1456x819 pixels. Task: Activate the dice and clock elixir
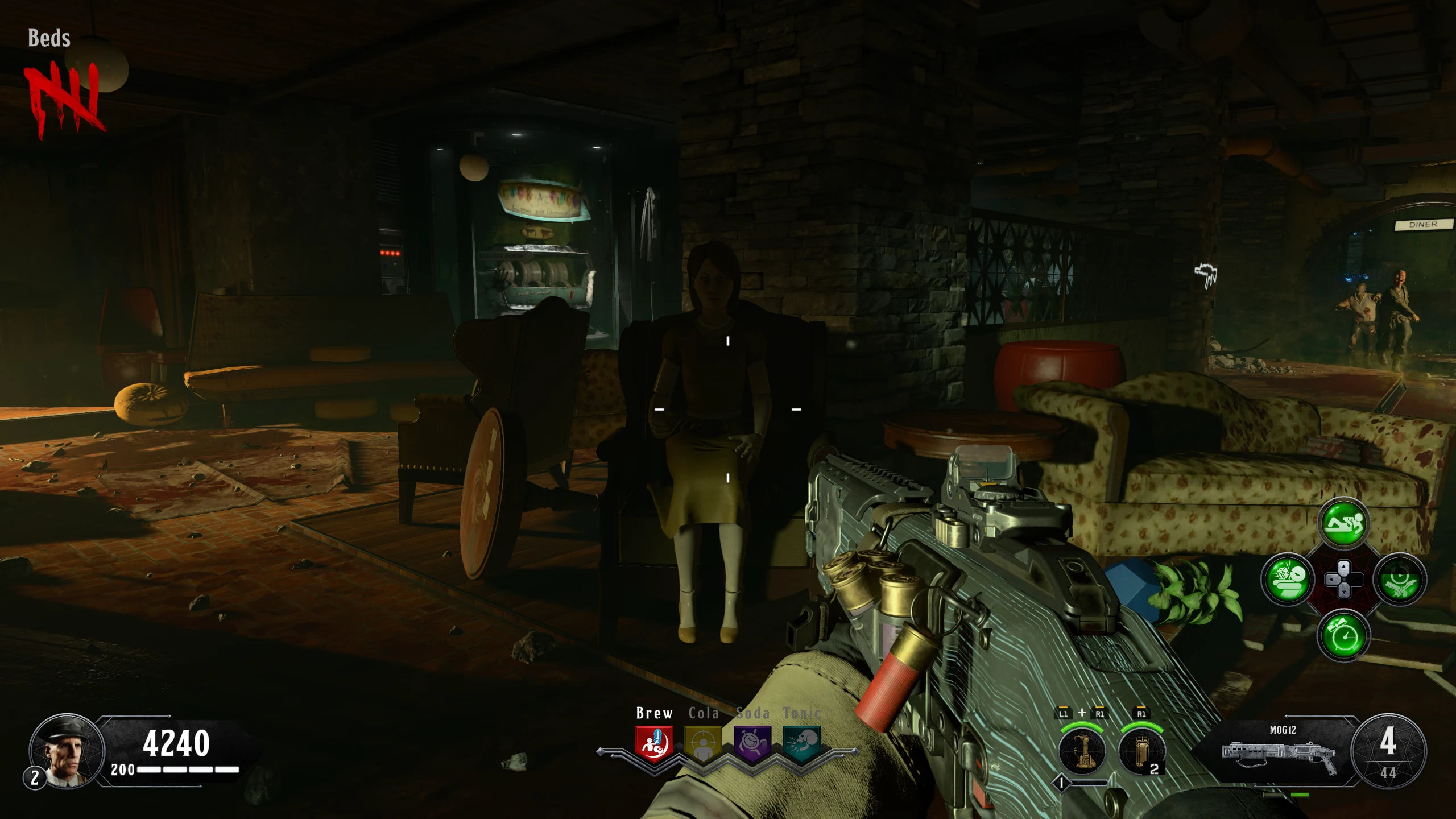[1288, 580]
